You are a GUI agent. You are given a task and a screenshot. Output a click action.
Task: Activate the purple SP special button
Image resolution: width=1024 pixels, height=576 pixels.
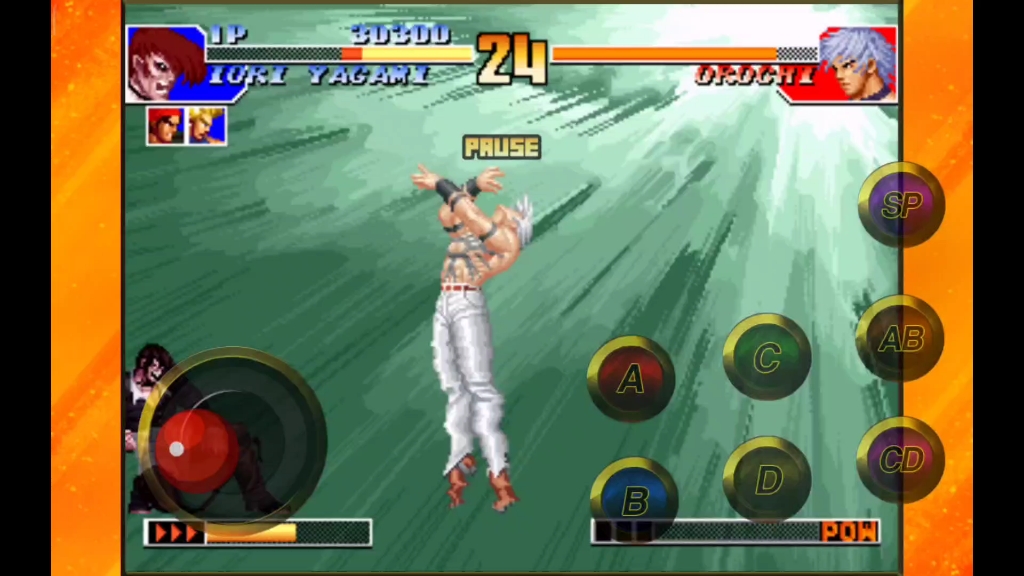tap(901, 205)
